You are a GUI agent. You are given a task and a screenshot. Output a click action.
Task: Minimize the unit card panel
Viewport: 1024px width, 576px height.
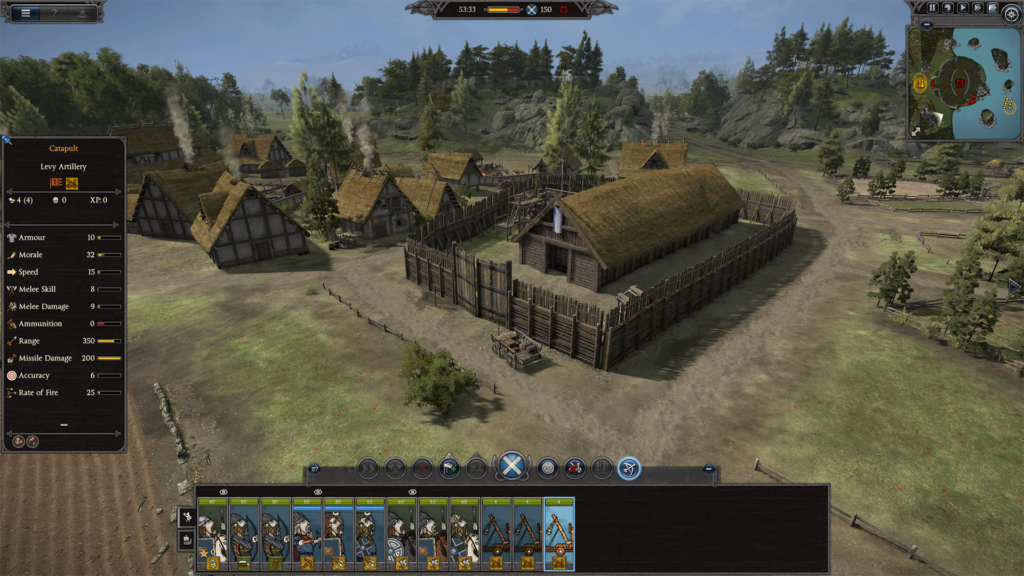[709, 467]
